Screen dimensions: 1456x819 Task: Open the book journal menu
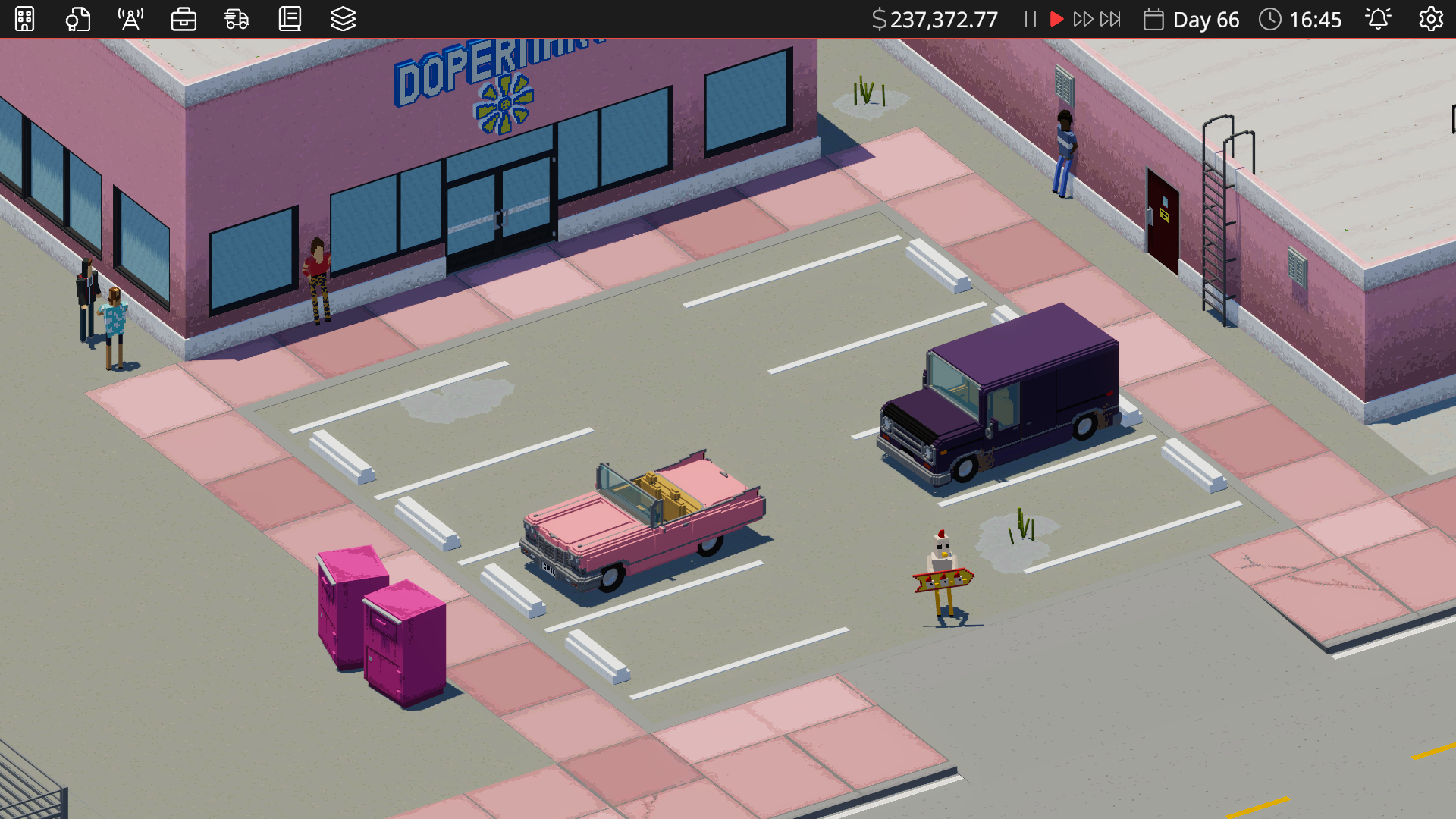(x=290, y=19)
